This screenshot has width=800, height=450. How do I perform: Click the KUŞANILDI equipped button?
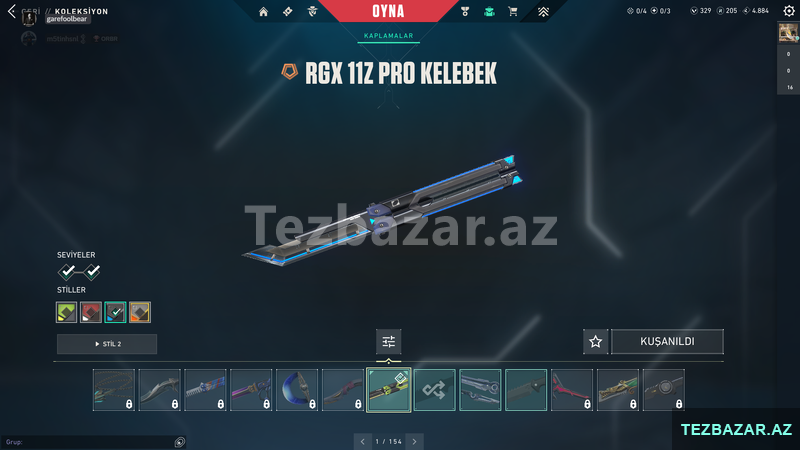pos(667,342)
